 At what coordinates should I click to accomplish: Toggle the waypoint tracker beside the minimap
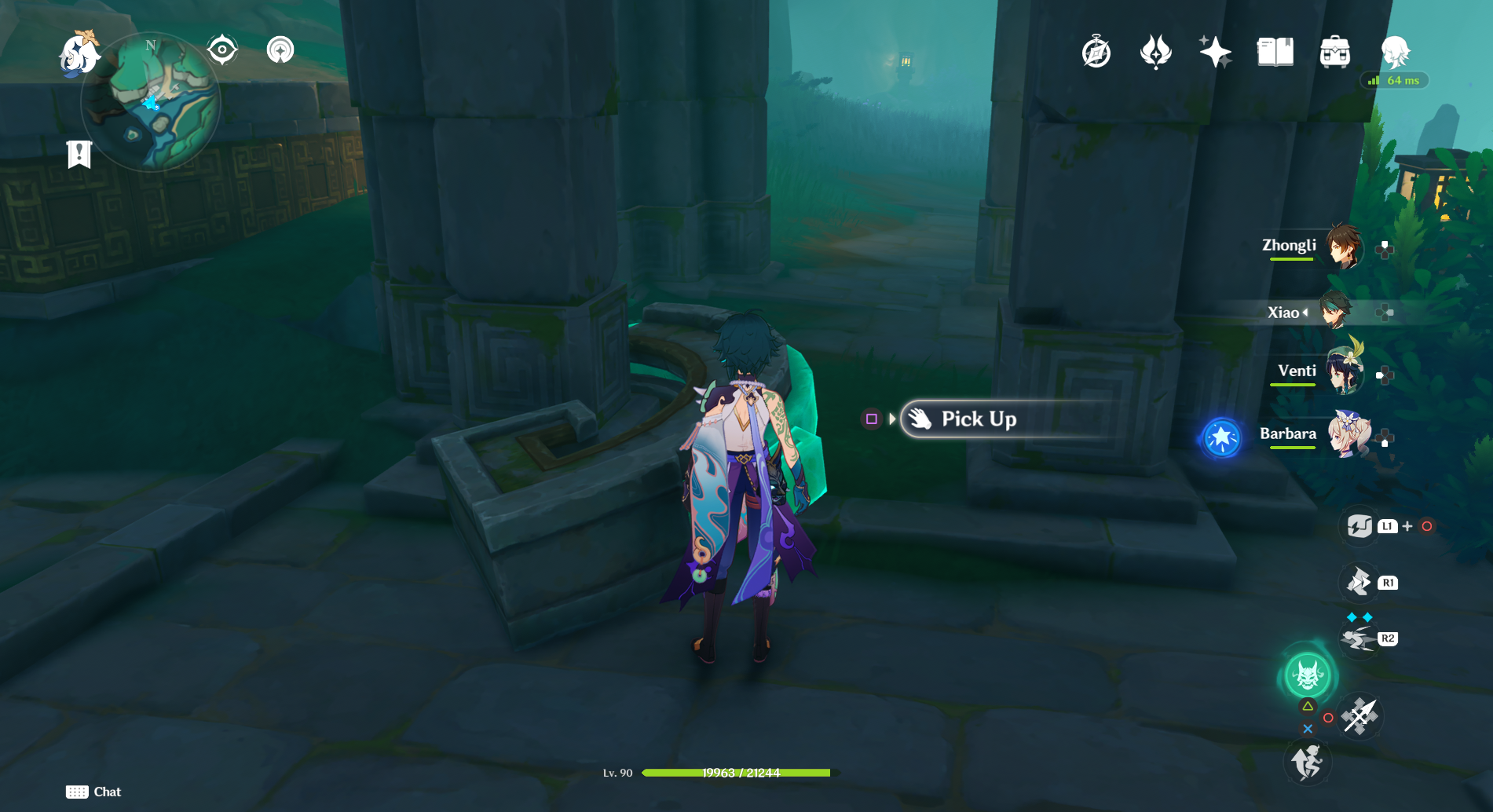[x=280, y=50]
